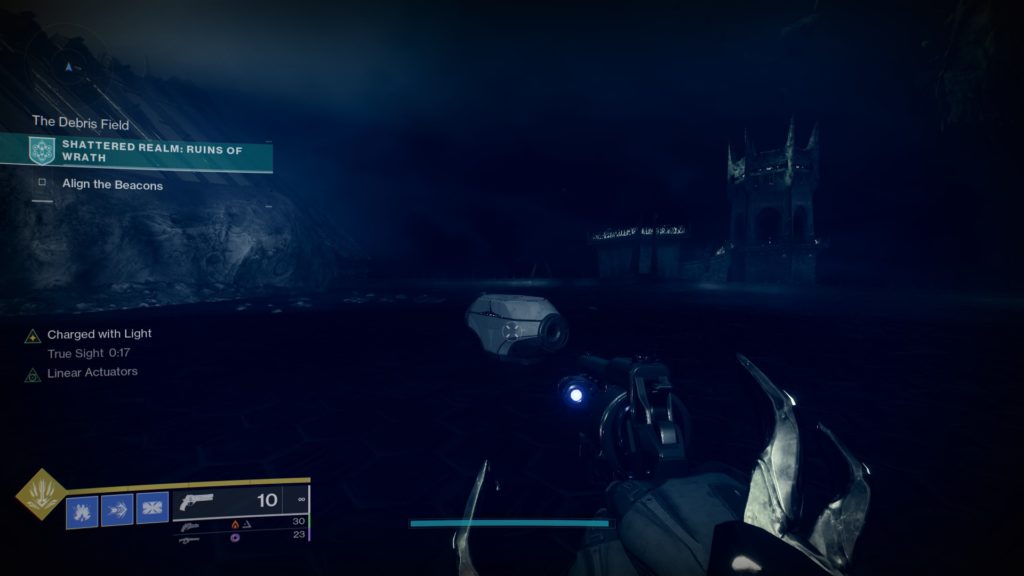Click the Align the Beacons objective checkbox

[42, 184]
